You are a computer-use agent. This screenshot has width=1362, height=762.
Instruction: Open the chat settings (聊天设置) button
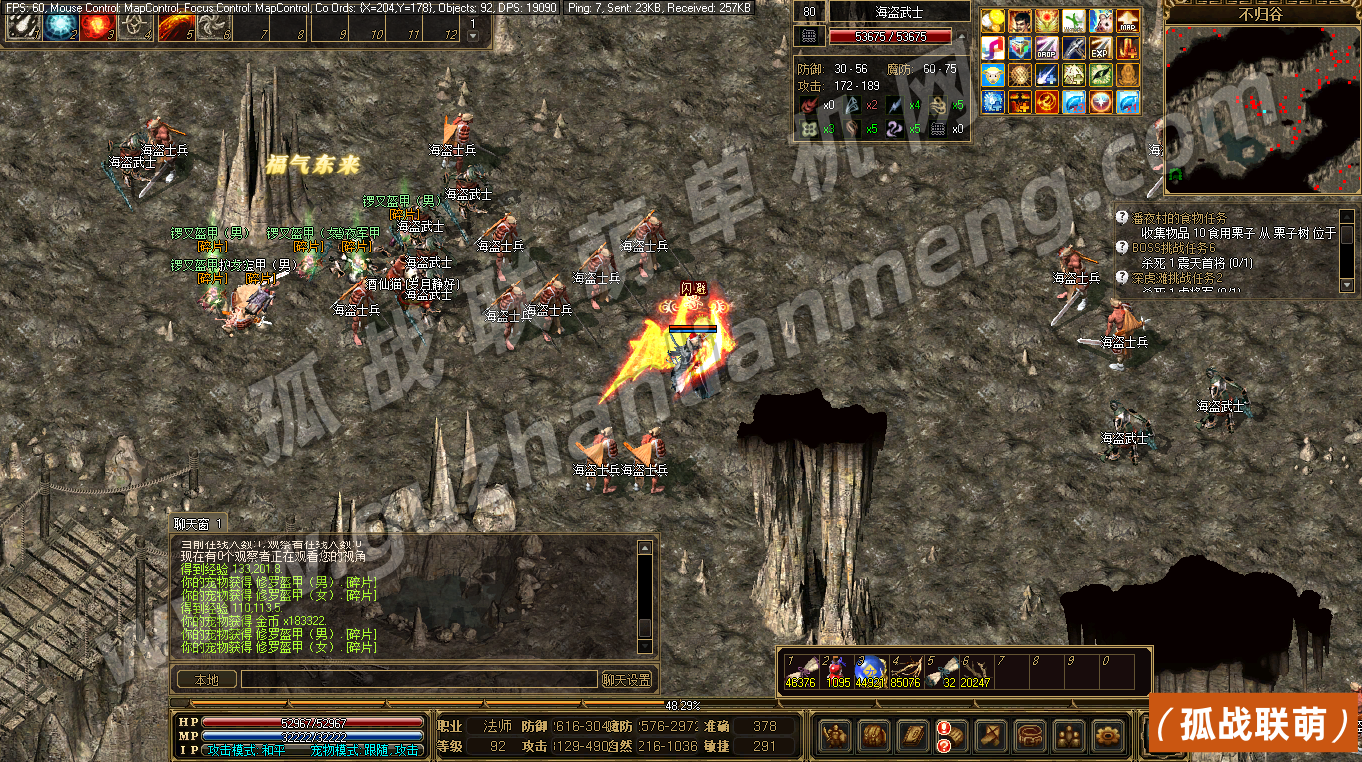(628, 680)
